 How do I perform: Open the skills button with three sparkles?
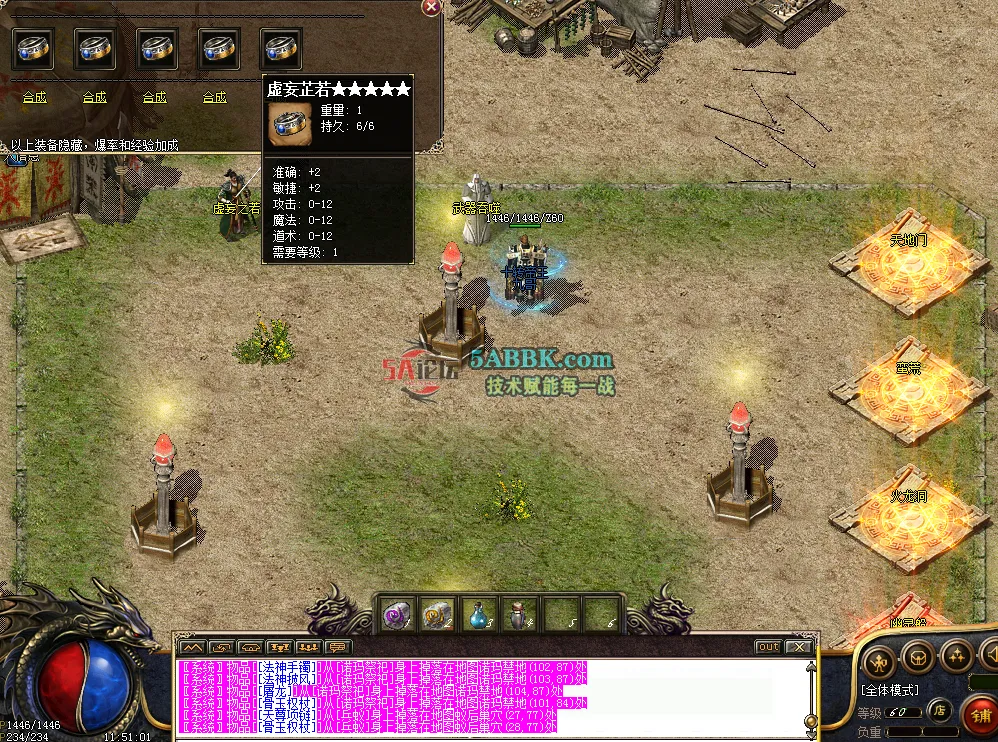tap(957, 657)
